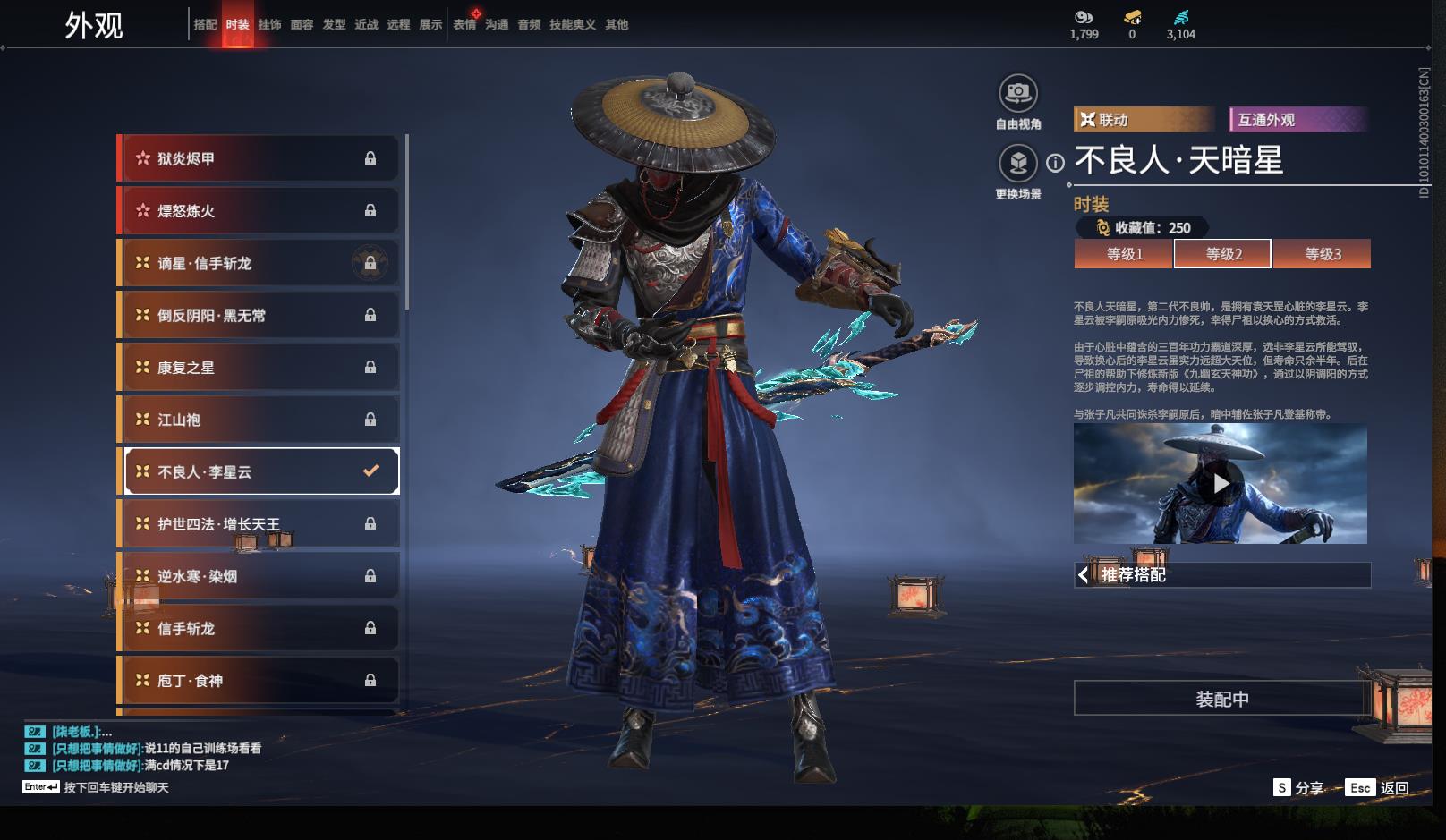Select the 逆水寒·染烟 costume
Screen dimensions: 1446x840
click(259, 576)
